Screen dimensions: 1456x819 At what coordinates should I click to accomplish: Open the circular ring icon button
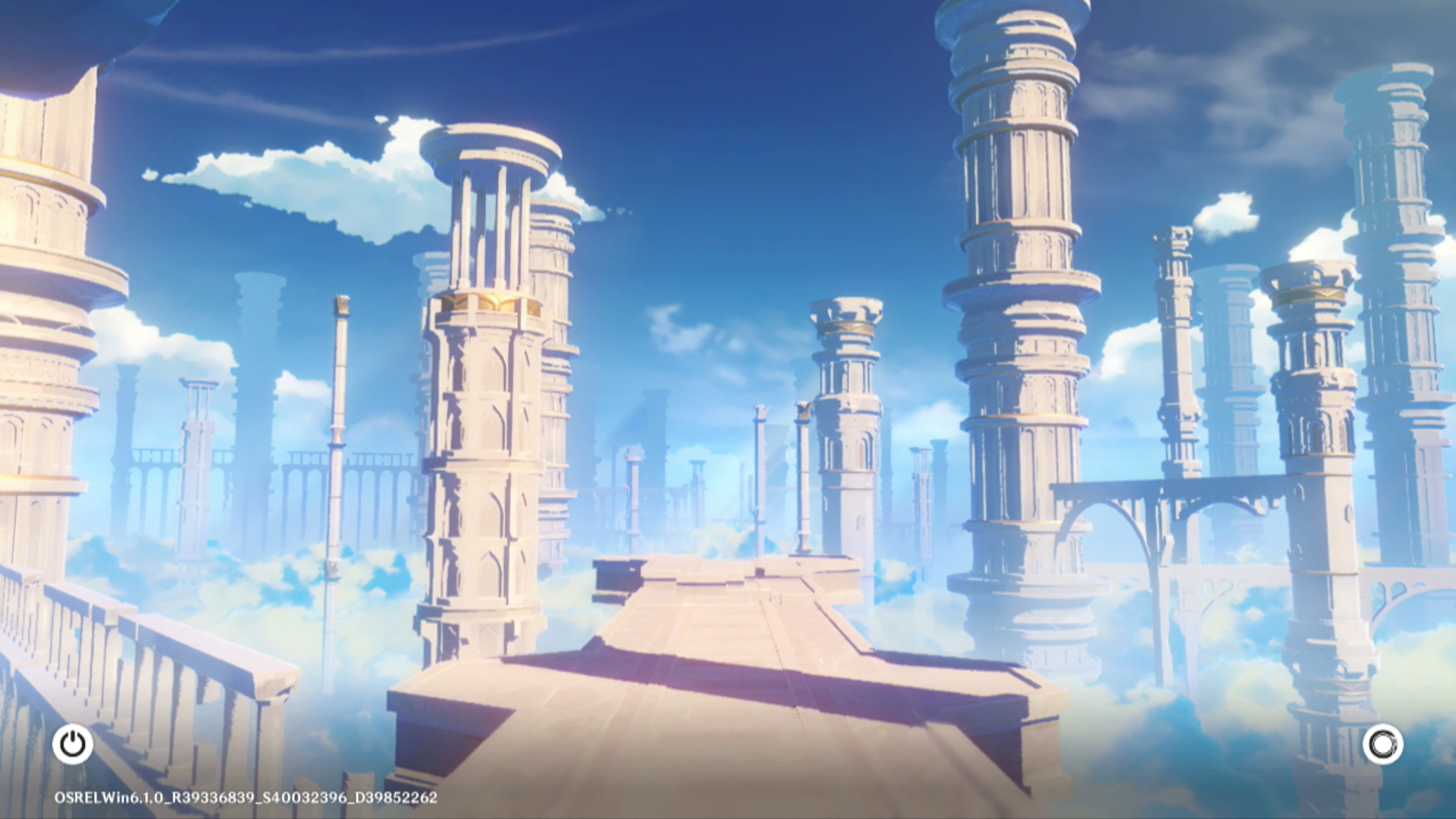(x=1382, y=745)
